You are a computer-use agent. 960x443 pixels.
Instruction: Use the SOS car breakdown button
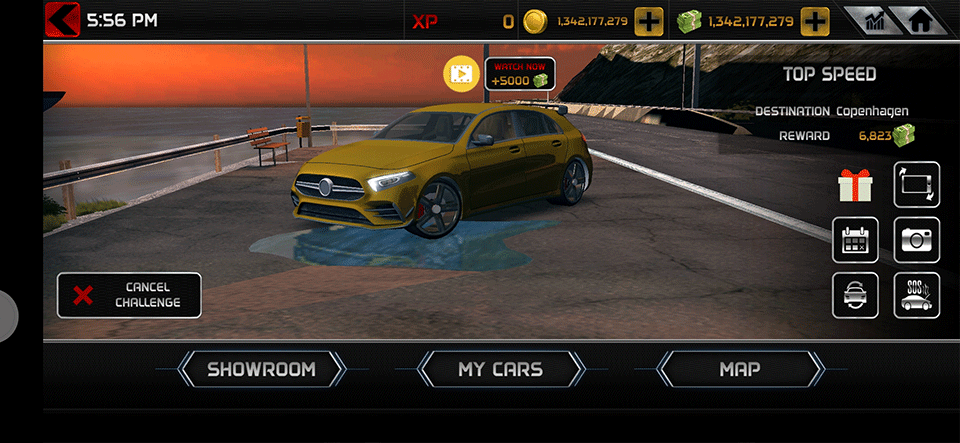tap(917, 296)
